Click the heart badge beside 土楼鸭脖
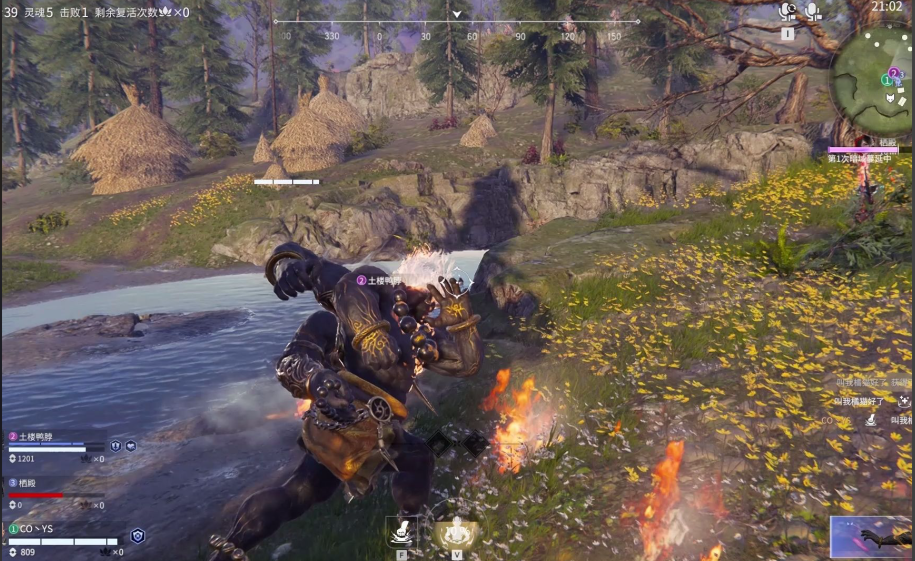The height and width of the screenshot is (561, 915). point(130,445)
